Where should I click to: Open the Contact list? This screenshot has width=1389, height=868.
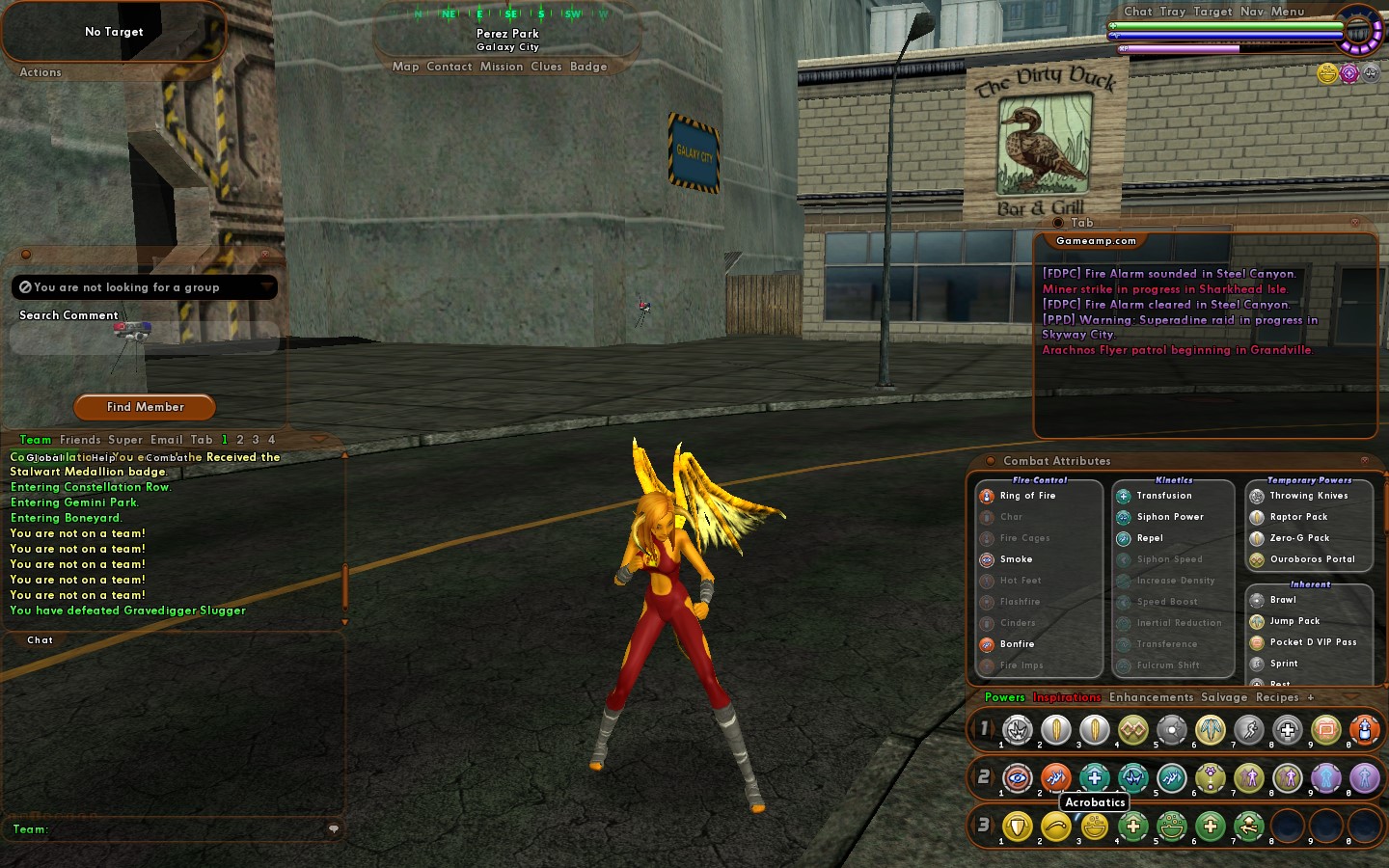point(449,67)
